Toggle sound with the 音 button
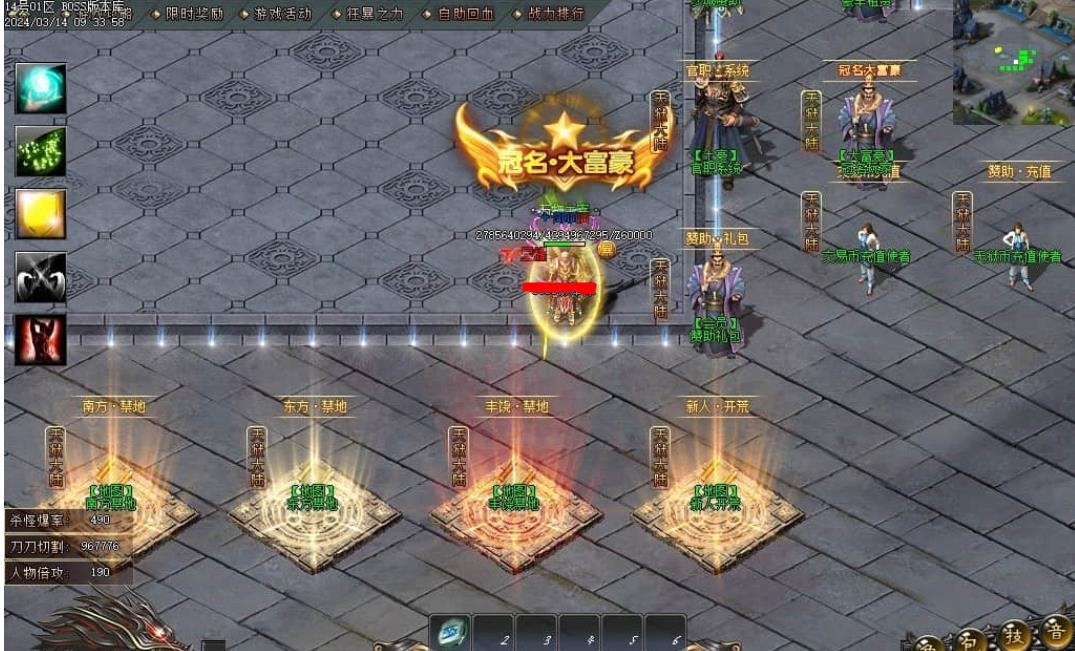This screenshot has width=1075, height=651. [x=1054, y=631]
